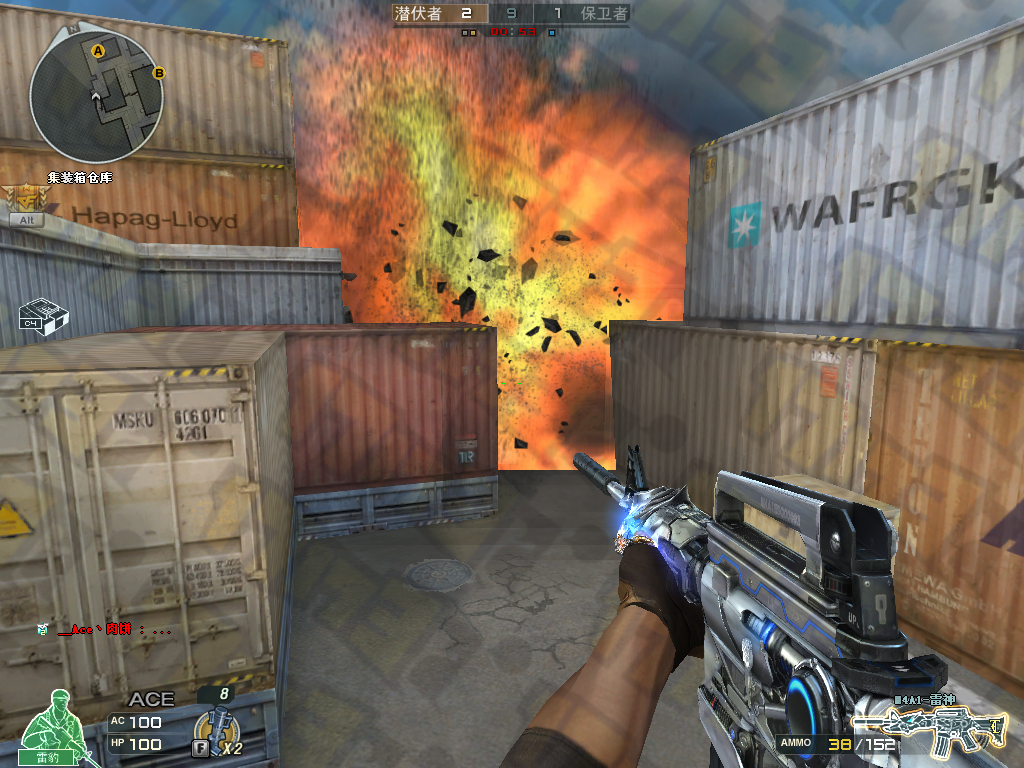Select bomb site B marker on minimap
Screen dimensions: 1024x768
coord(158,72)
